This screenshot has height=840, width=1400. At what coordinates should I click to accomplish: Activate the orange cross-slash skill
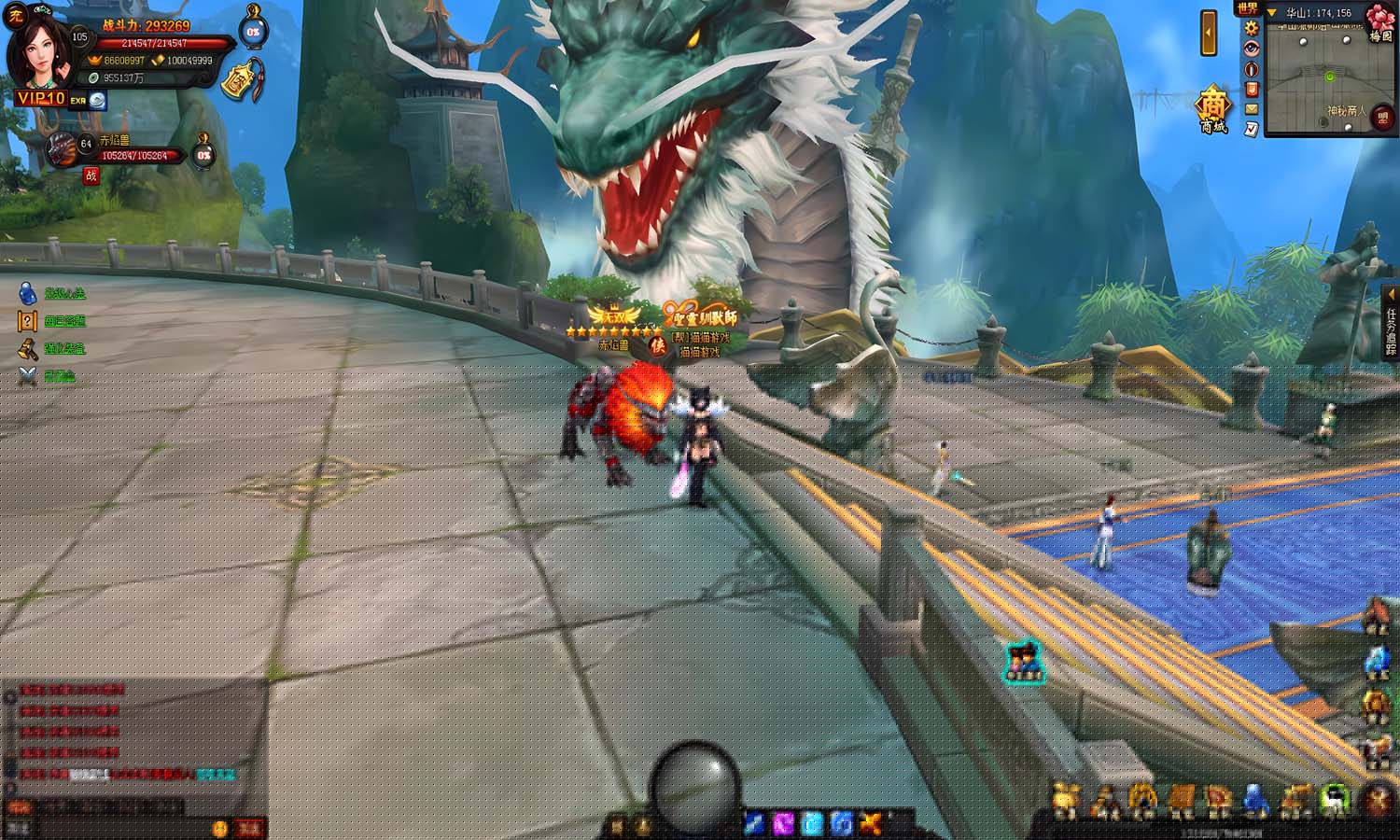870,823
